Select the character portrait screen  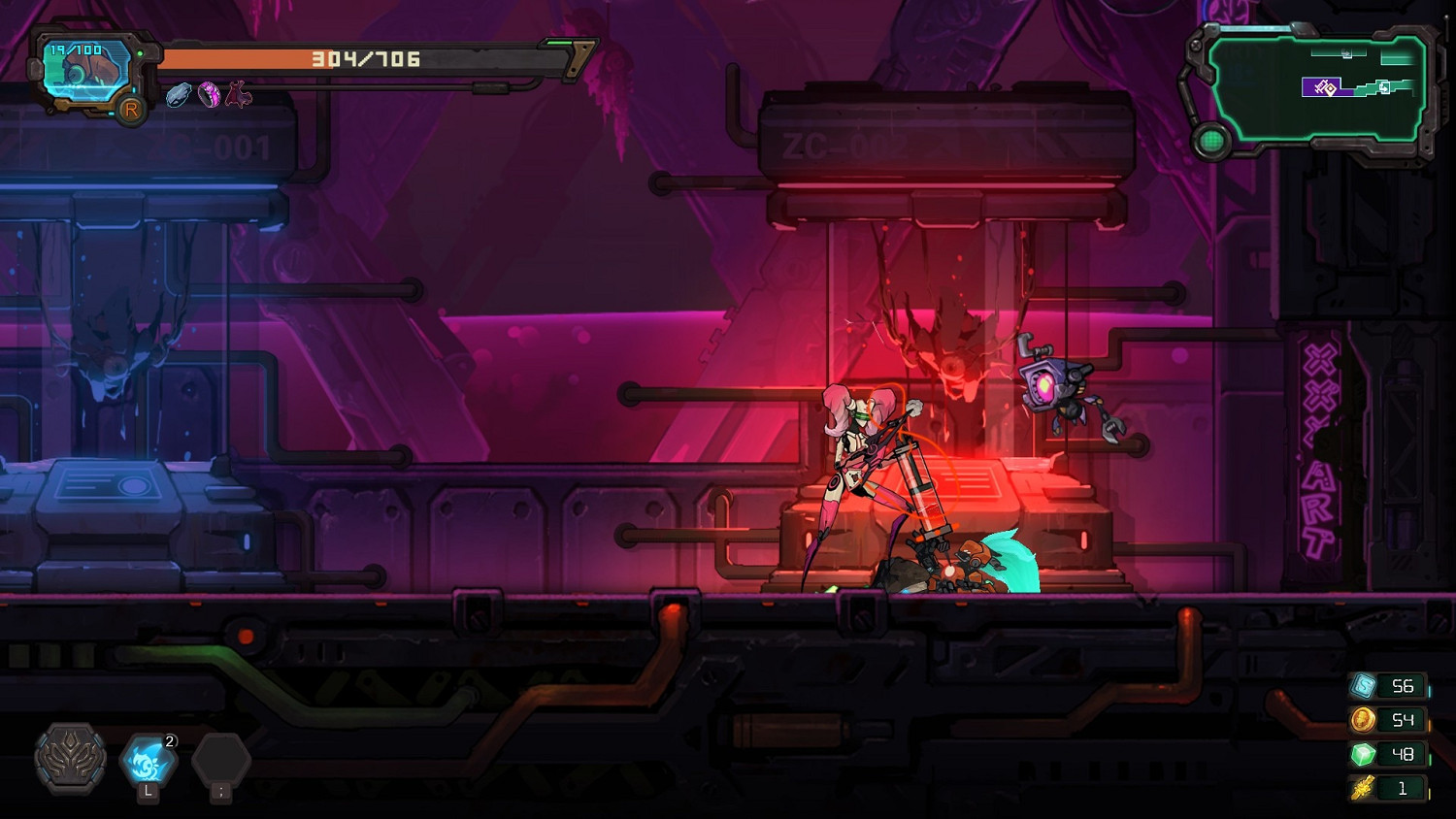(x=87, y=70)
